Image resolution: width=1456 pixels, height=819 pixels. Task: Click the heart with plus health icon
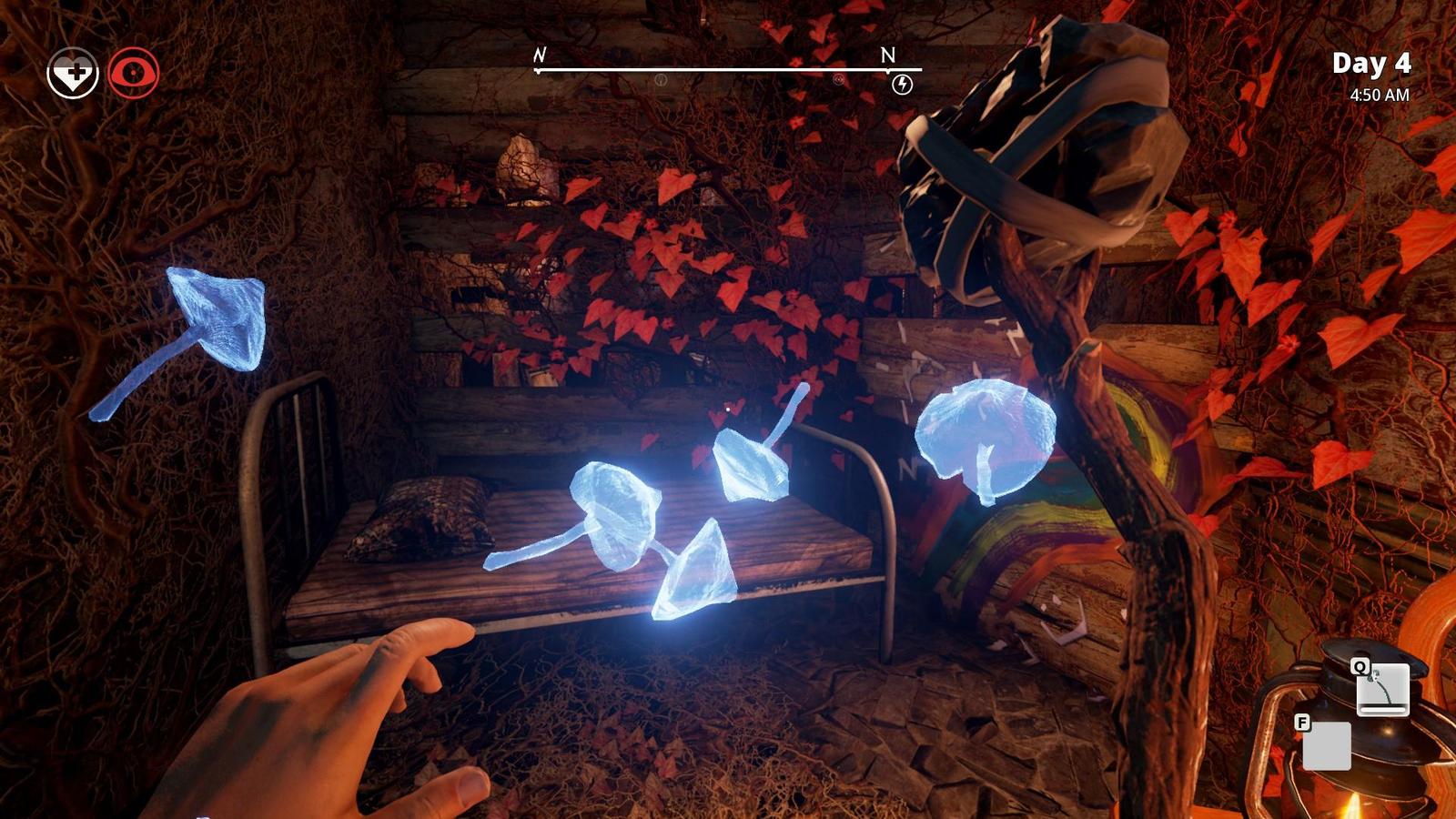[73, 73]
